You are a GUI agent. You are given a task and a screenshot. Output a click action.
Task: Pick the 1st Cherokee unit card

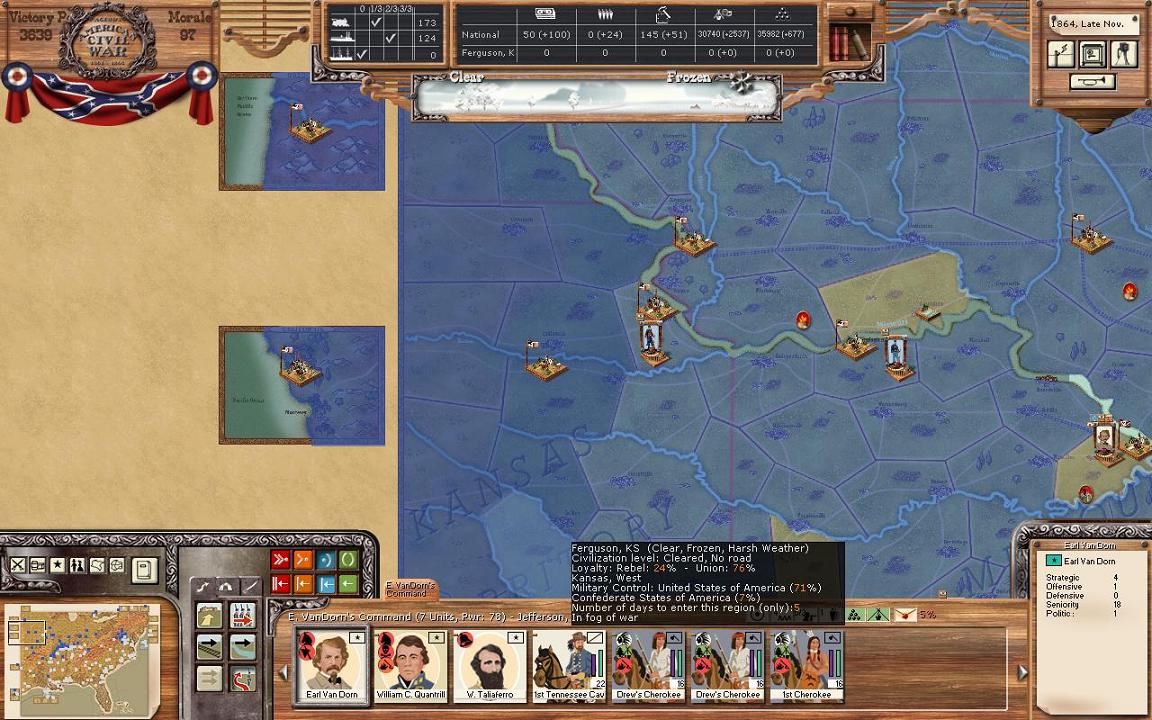point(806,666)
